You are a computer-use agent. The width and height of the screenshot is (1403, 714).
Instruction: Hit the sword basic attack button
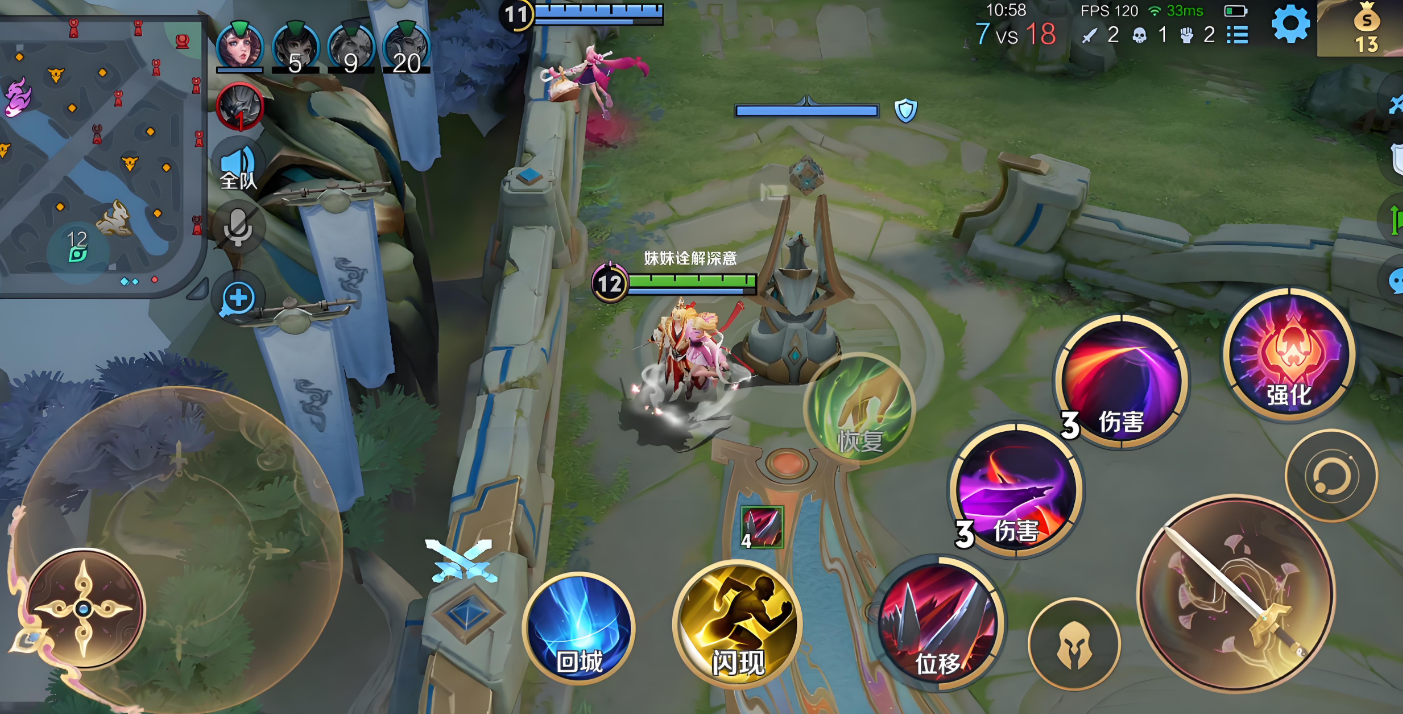pyautogui.click(x=1236, y=593)
